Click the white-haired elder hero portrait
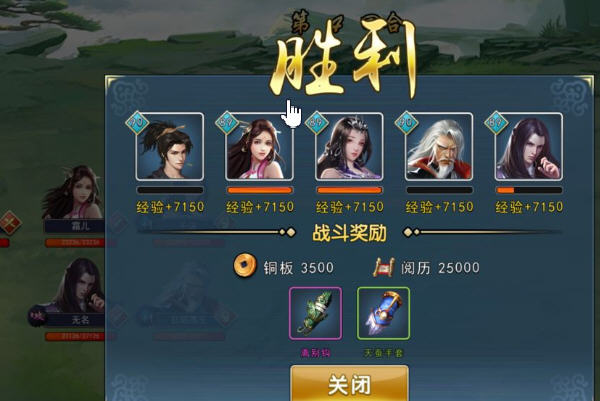 click(x=438, y=147)
